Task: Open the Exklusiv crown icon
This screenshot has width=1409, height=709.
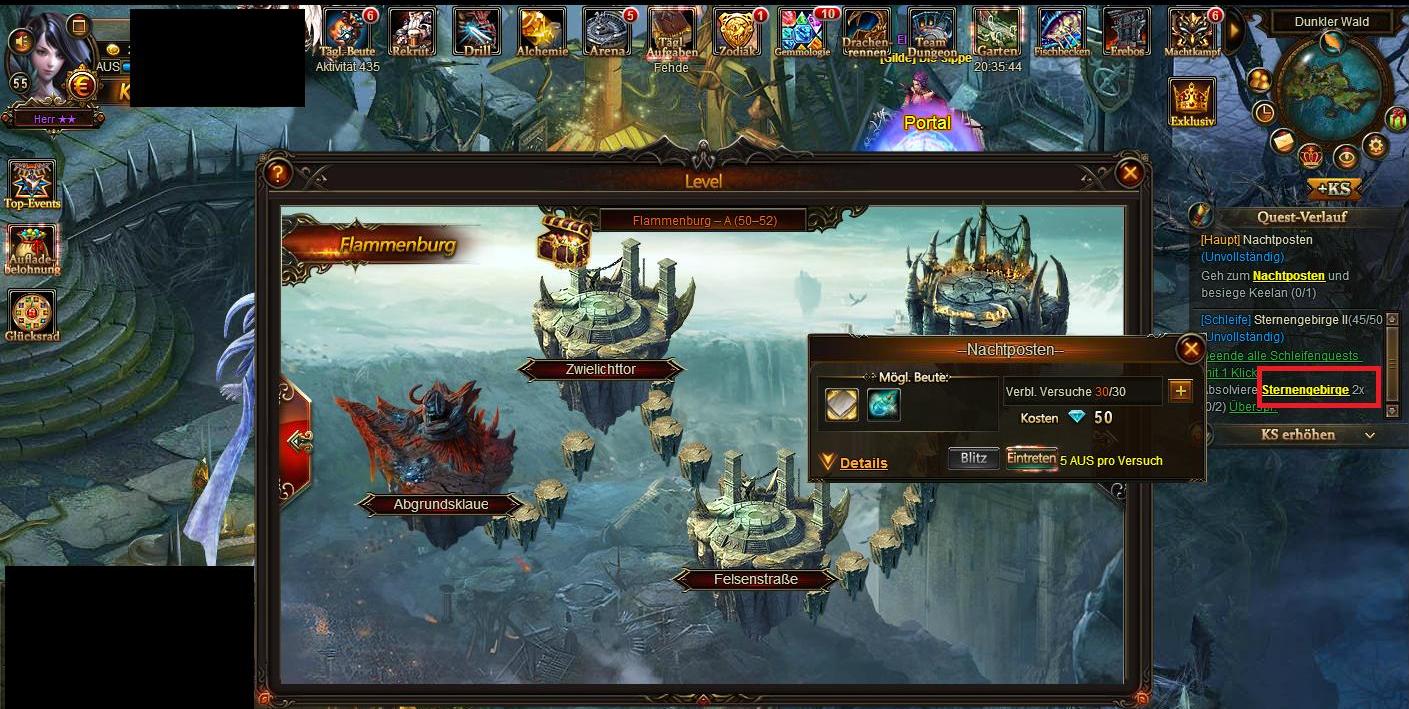Action: (1191, 102)
